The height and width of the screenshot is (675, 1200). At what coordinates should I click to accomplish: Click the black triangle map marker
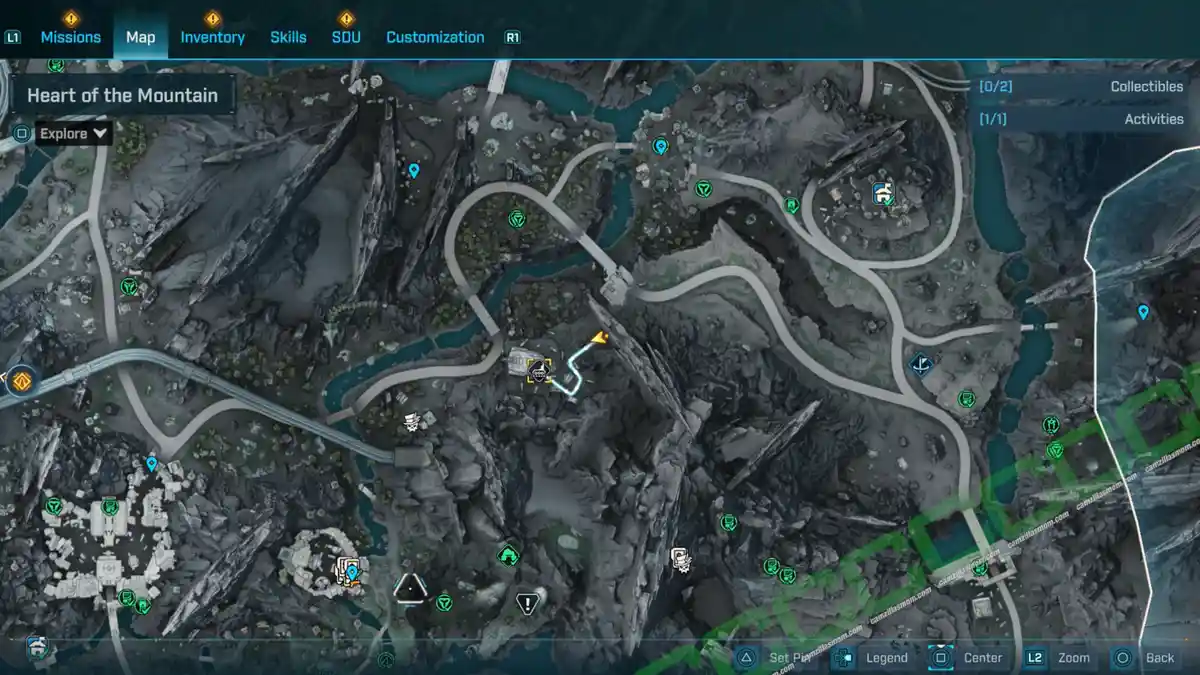click(409, 588)
